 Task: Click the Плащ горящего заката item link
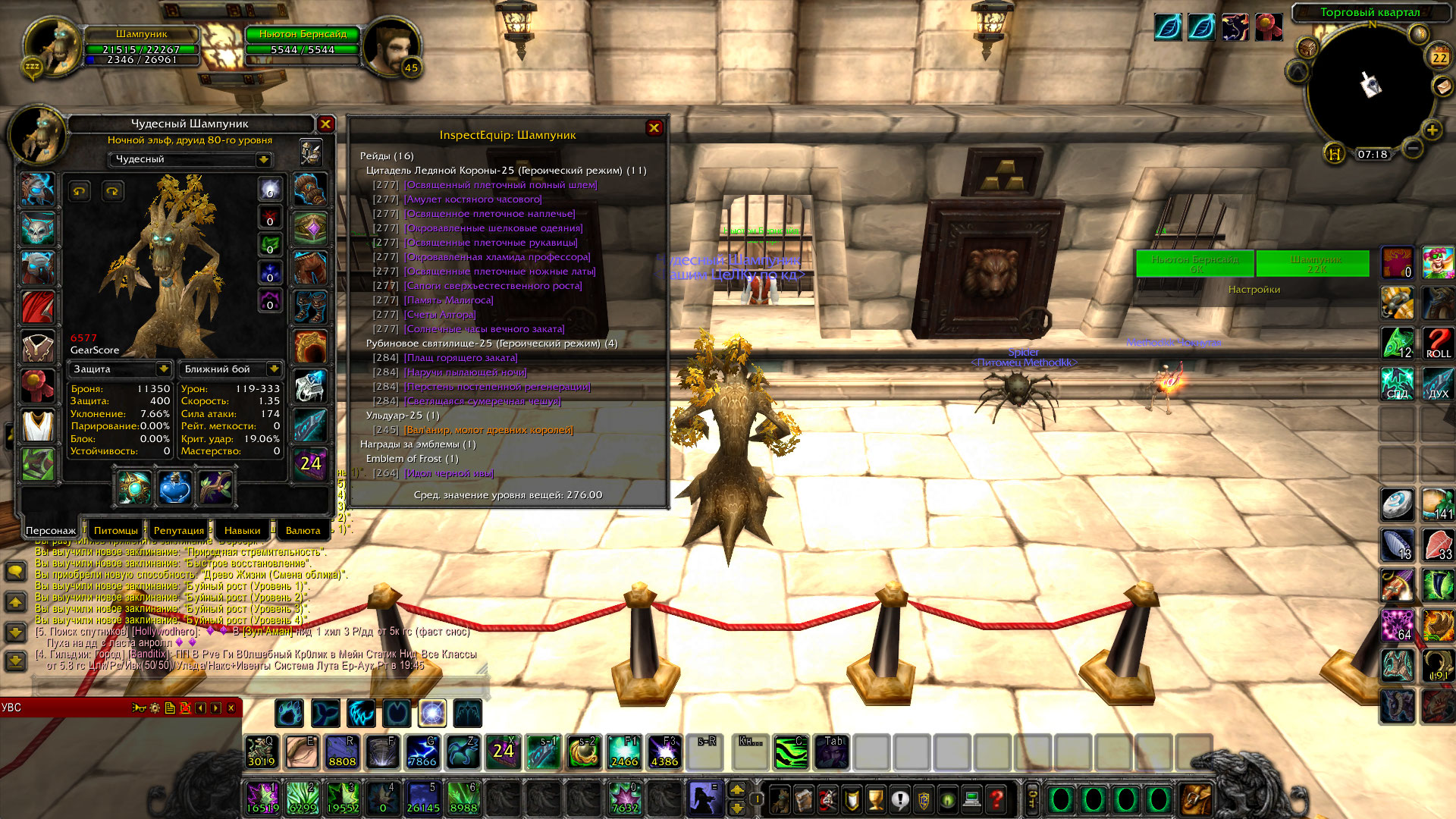coord(460,358)
